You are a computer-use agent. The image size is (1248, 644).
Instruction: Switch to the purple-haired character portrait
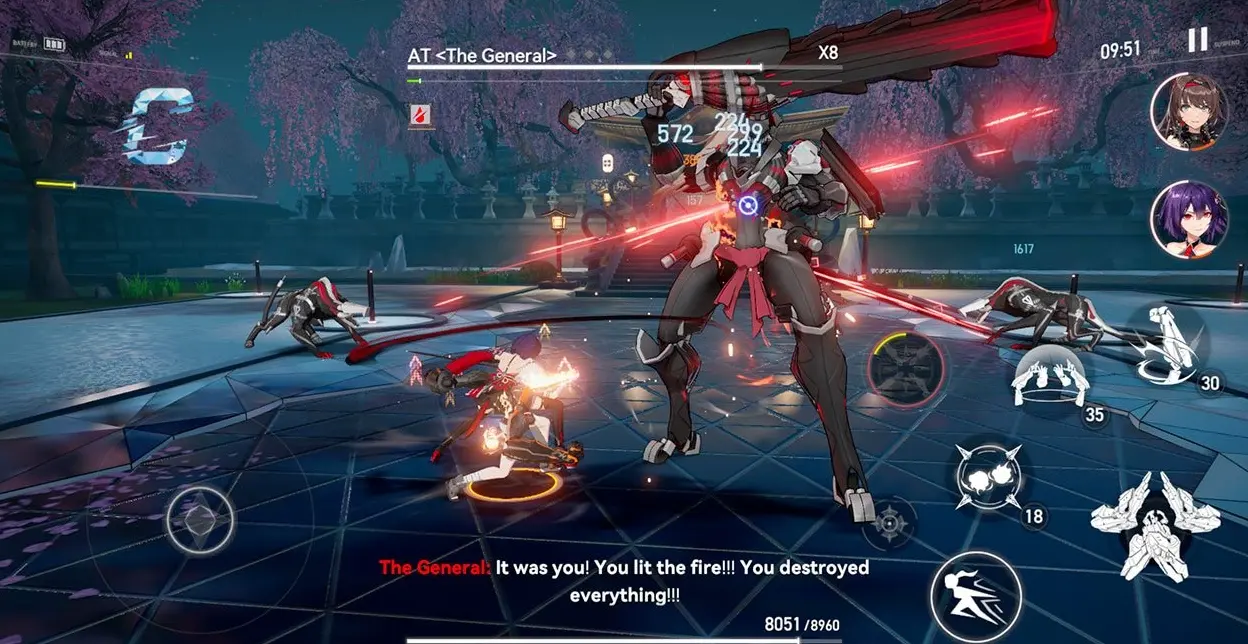click(1188, 217)
